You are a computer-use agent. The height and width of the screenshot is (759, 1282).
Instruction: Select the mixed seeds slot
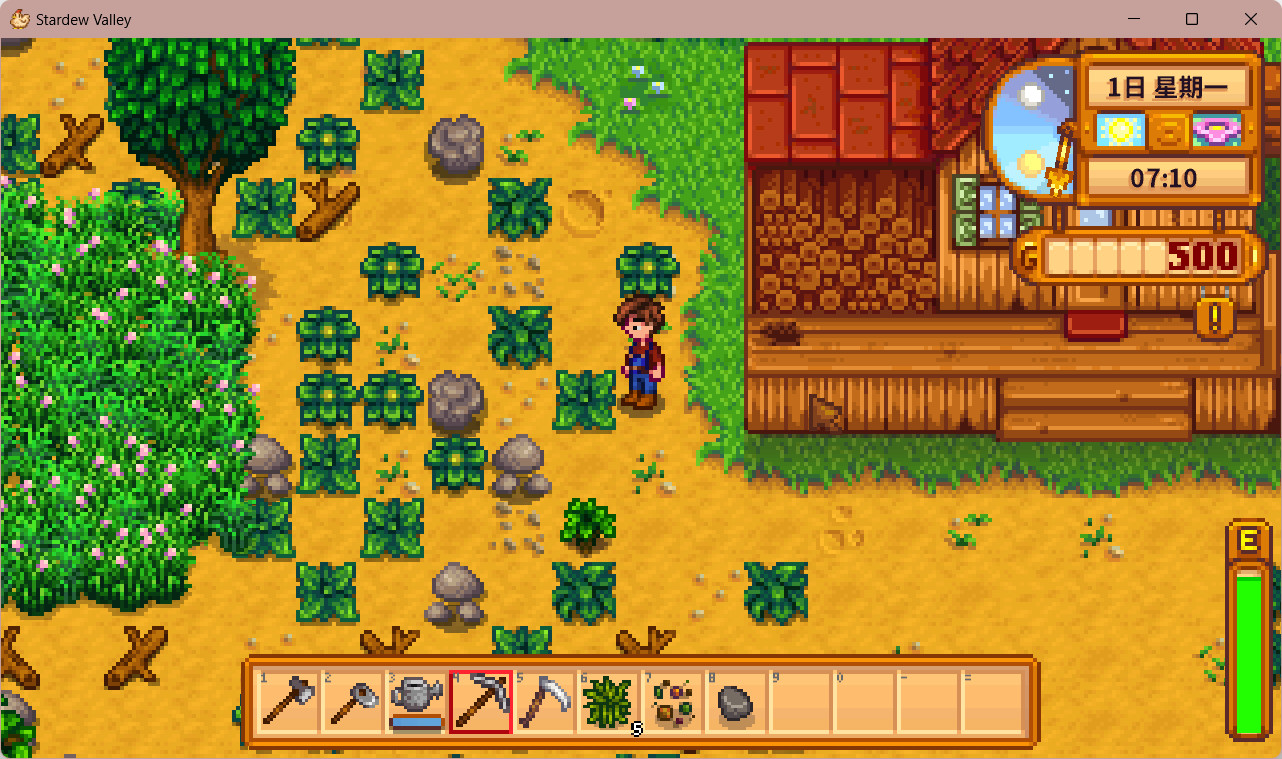tap(673, 702)
